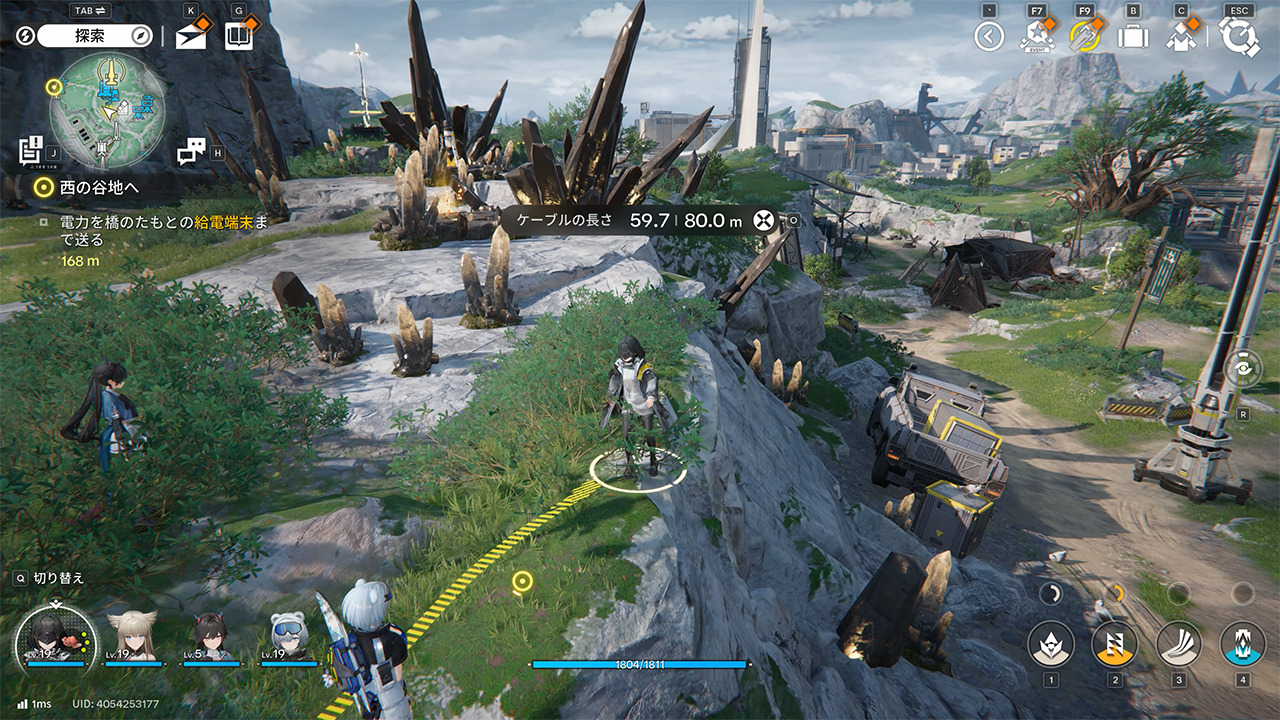Open the mission list icon beside minimap
Screen dimensions: 1280x720
click(x=30, y=149)
